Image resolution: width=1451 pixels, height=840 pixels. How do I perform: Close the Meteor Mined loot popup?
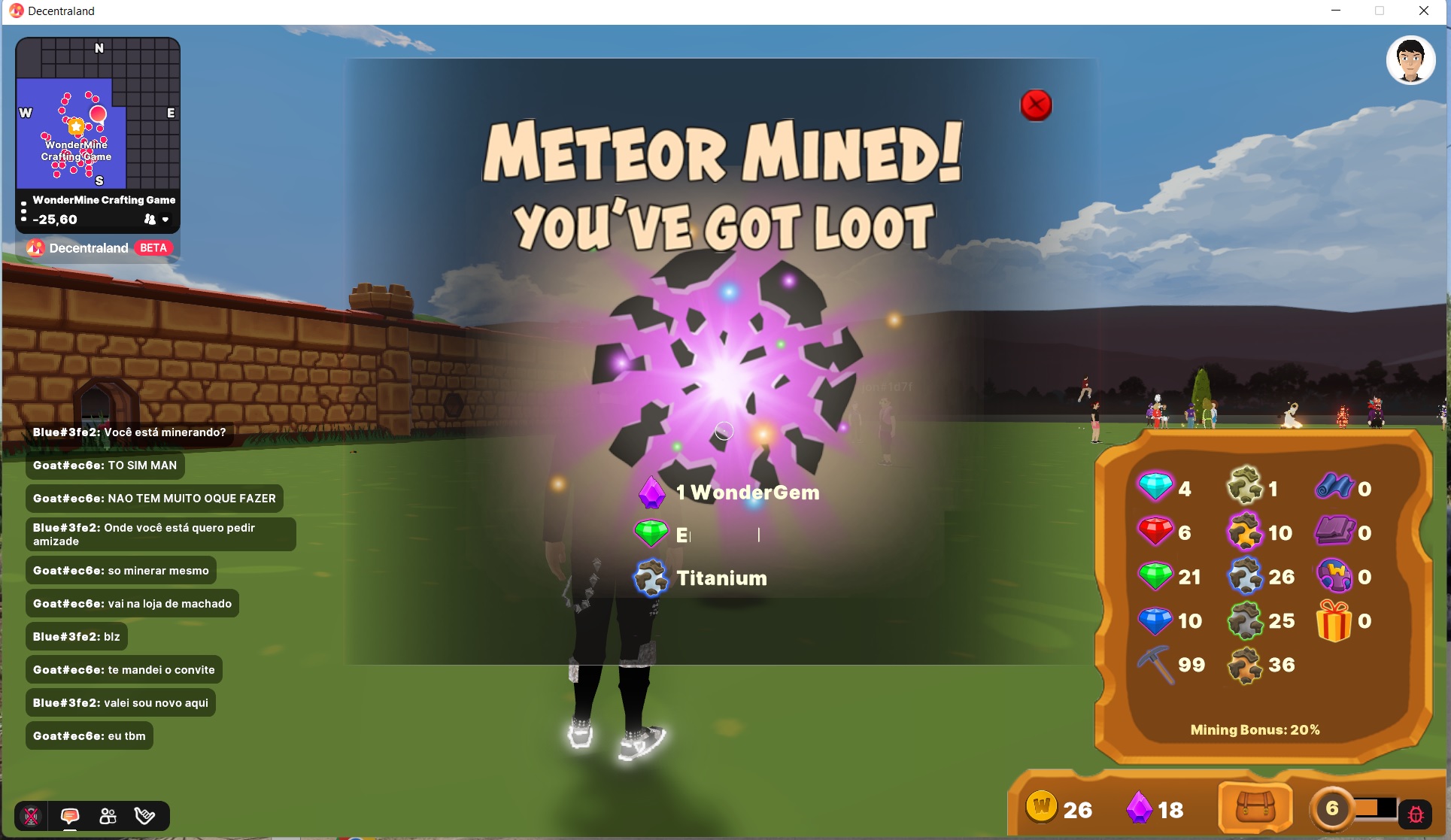coord(1036,105)
